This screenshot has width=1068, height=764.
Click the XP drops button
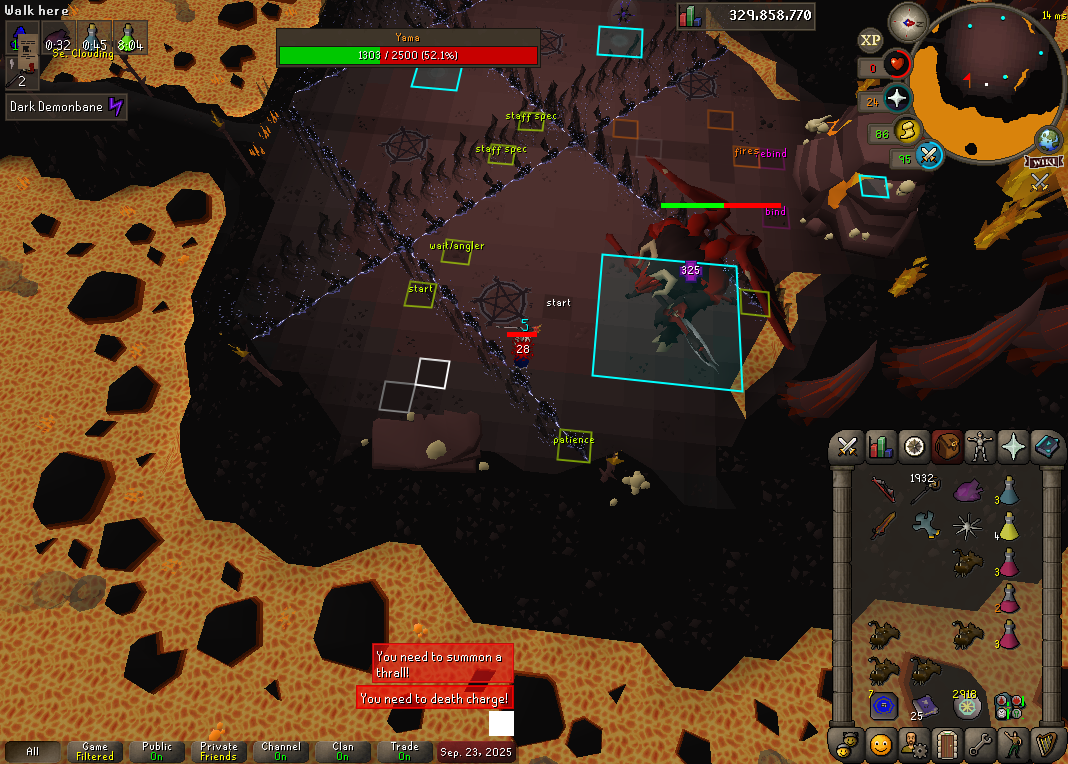pos(870,41)
